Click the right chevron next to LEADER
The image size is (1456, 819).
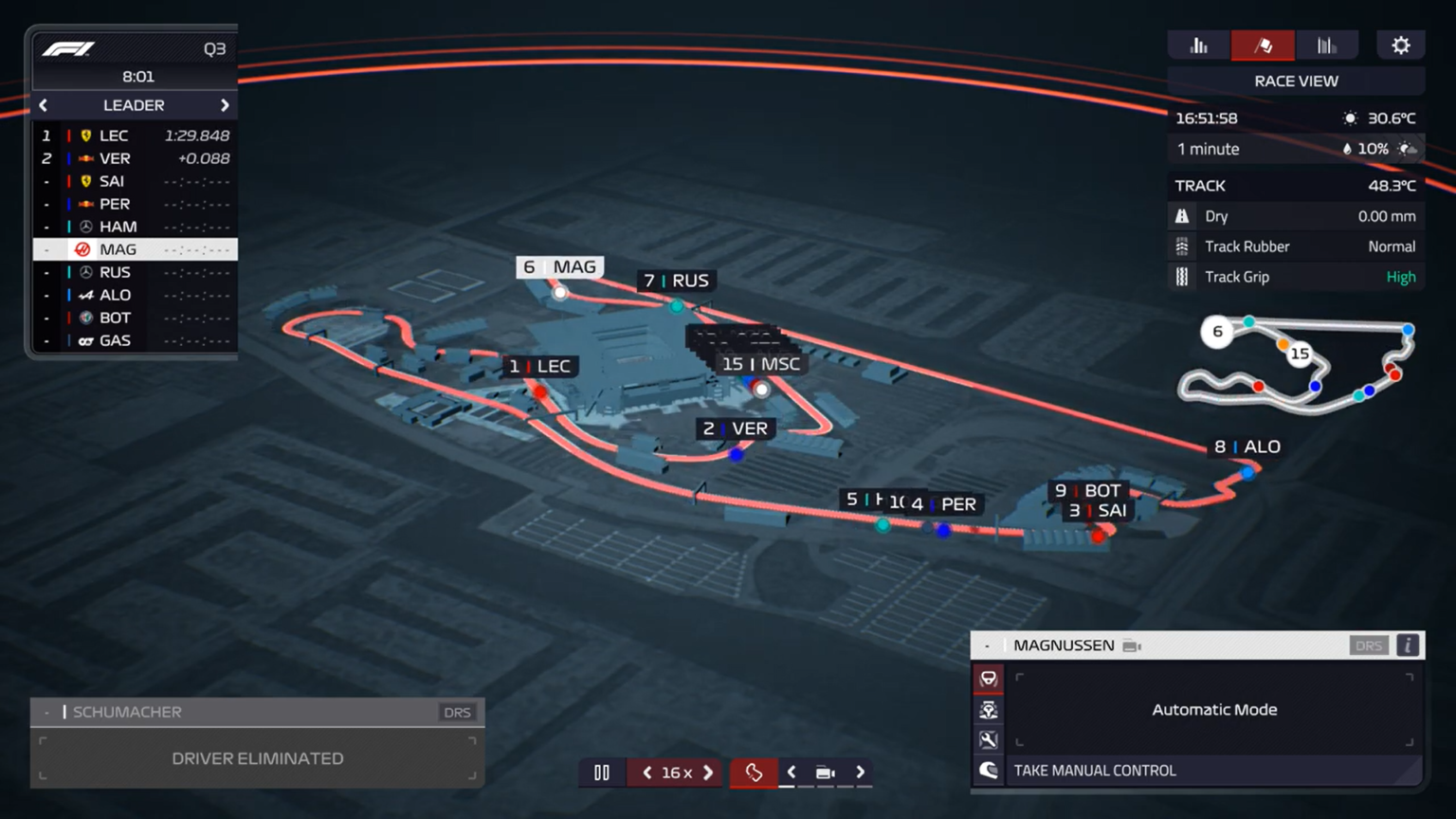(226, 105)
